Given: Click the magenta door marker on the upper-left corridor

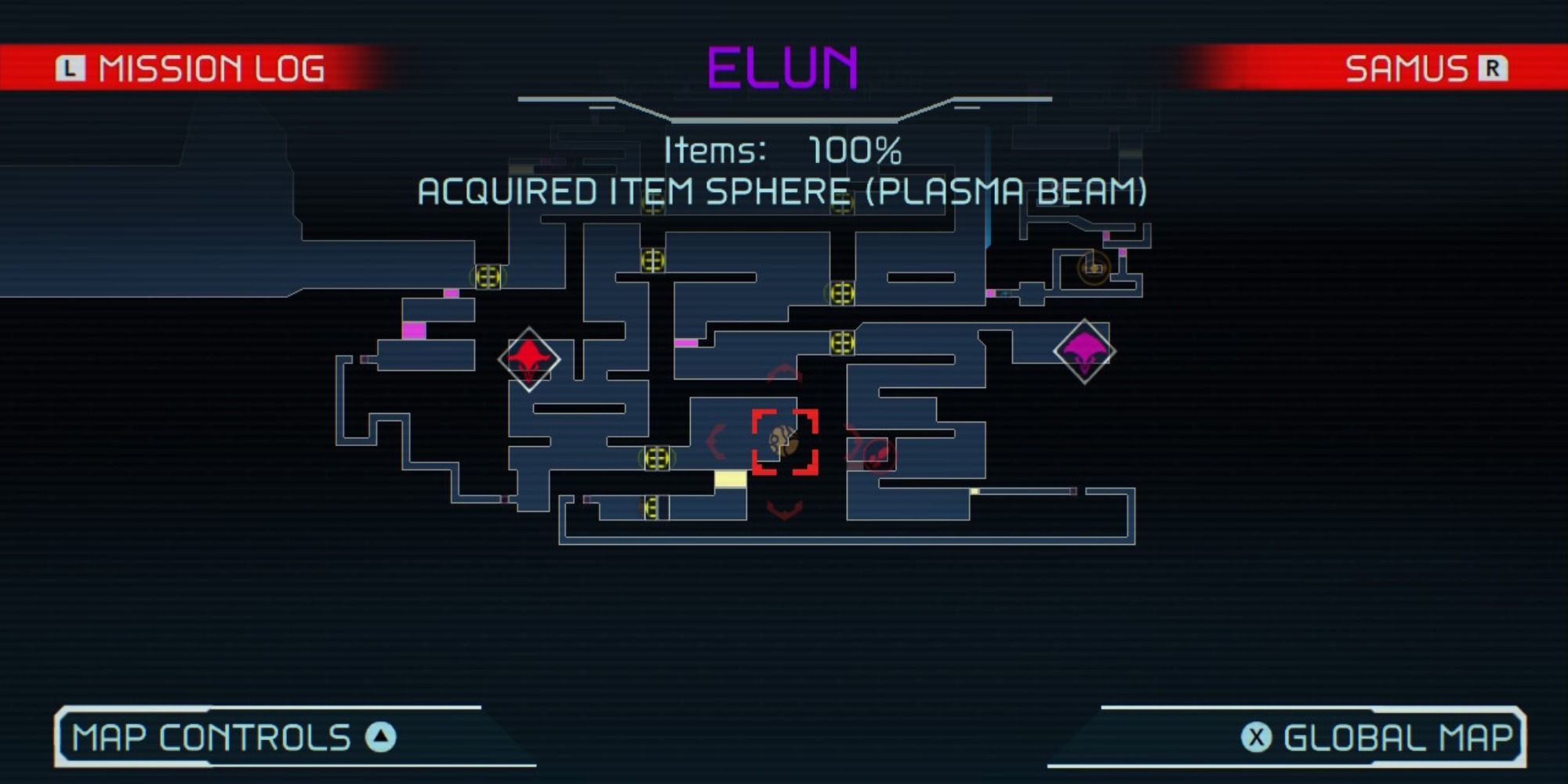Looking at the screenshot, I should pyautogui.click(x=451, y=293).
